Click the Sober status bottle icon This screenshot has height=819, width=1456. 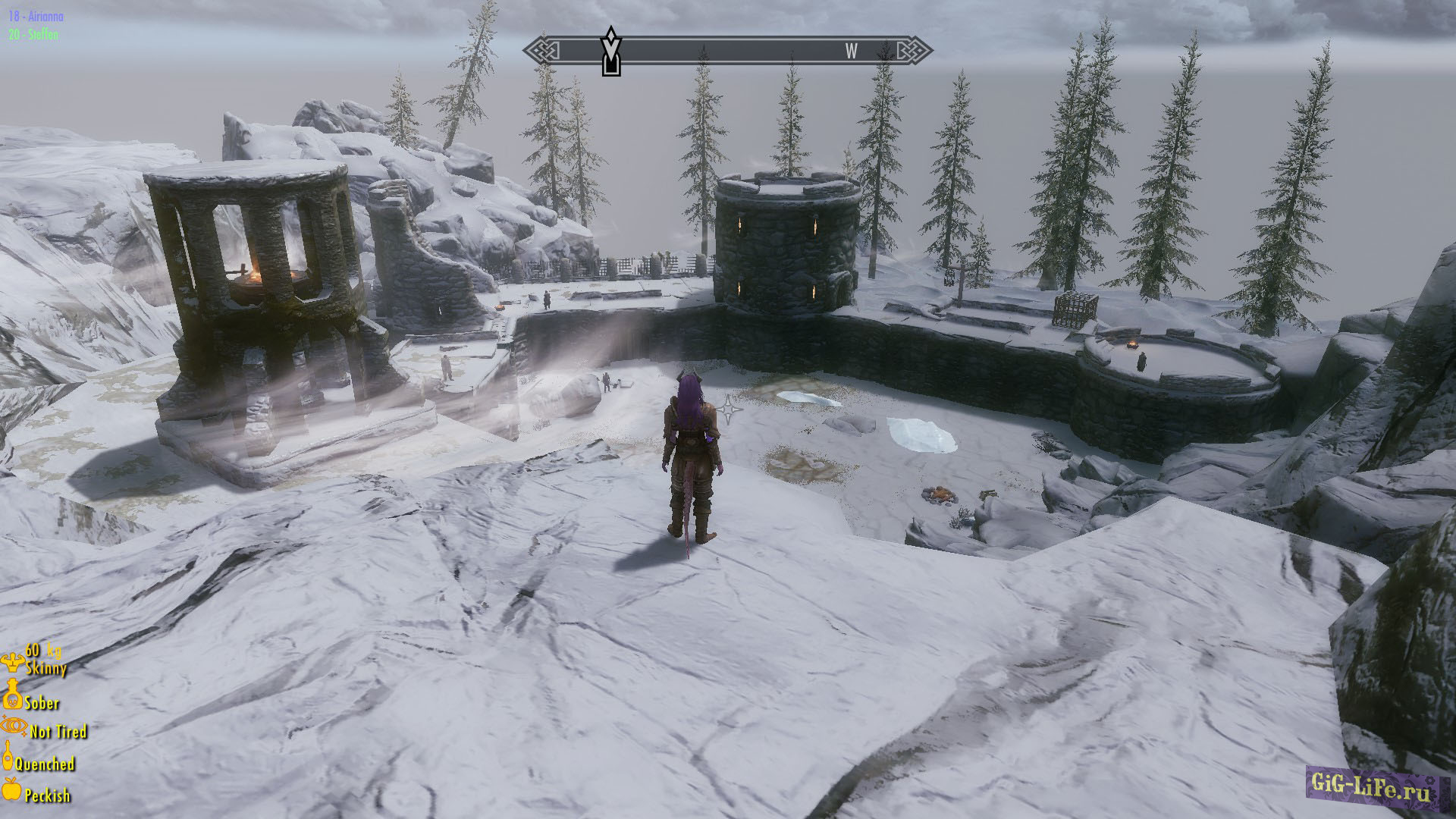pyautogui.click(x=12, y=695)
